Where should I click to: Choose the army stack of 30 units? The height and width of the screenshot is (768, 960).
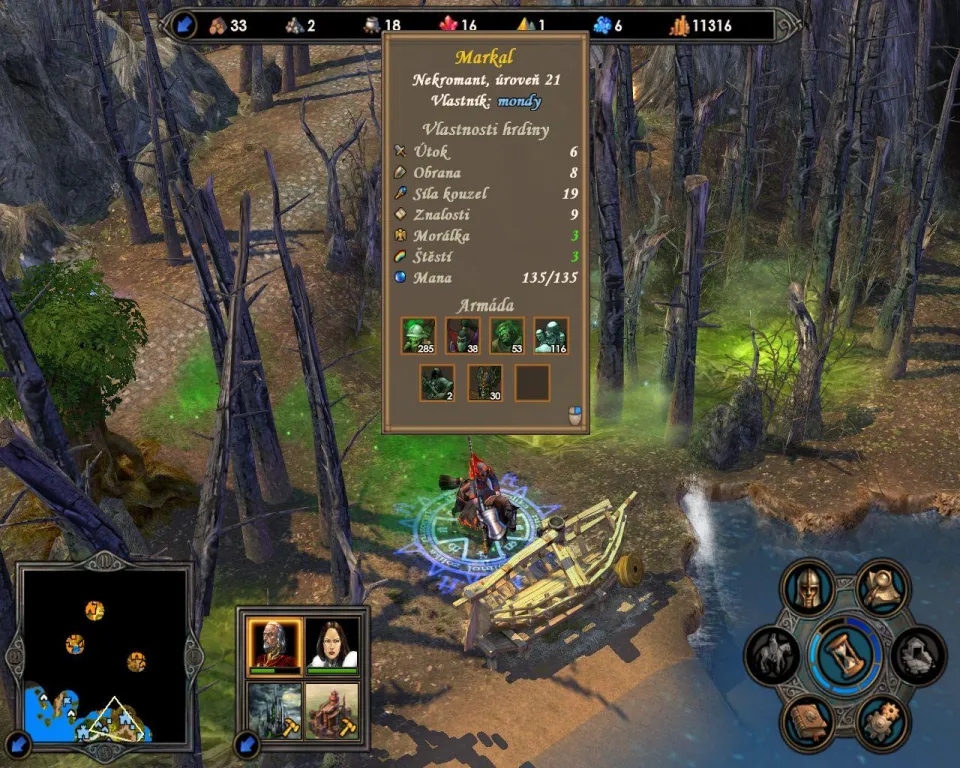[x=485, y=383]
